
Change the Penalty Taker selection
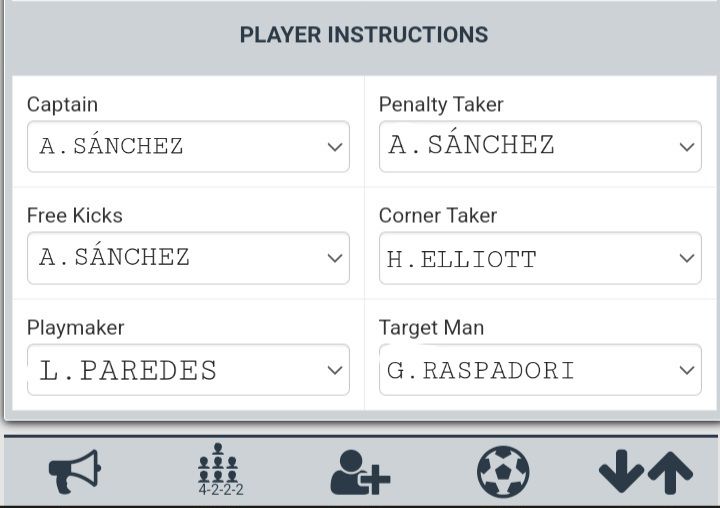click(540, 146)
